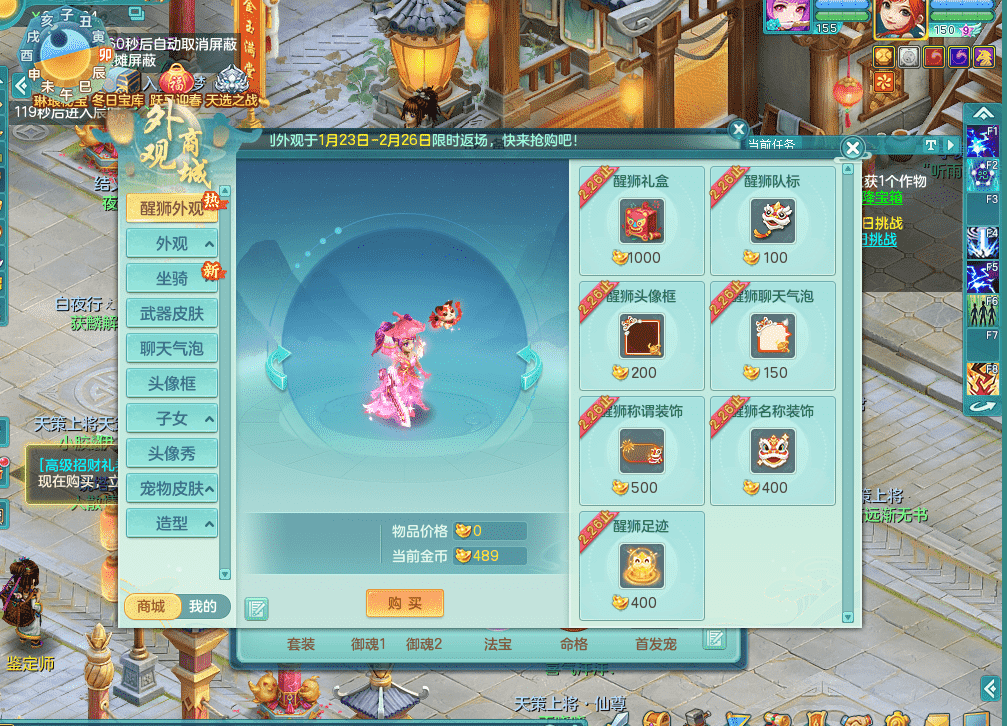Switch to 武器皮肤 category
1007x726 pixels.
tap(172, 314)
